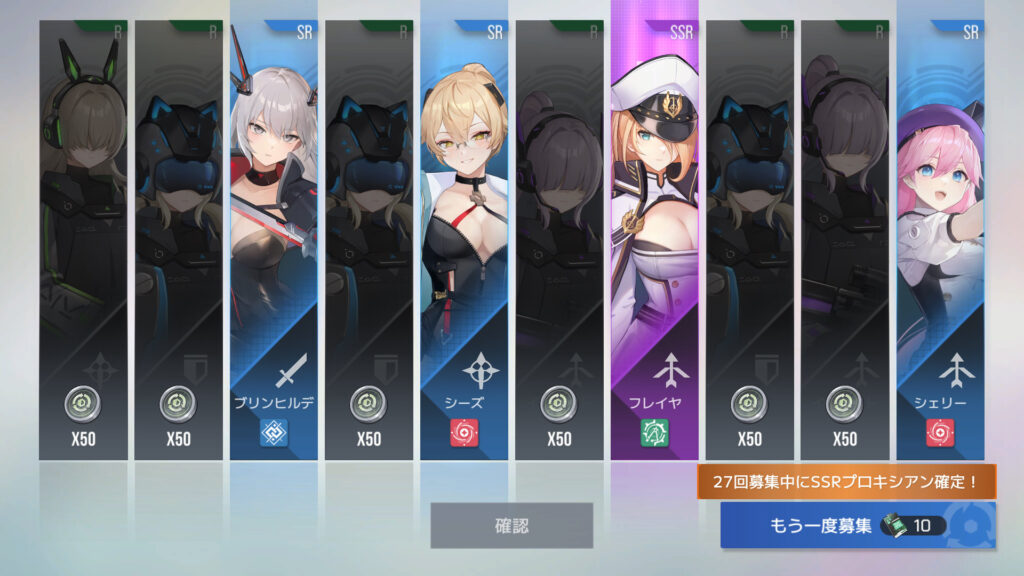The image size is (1024, 576).
Task: Select the ブリンヒルデ SR character card
Action: (273, 240)
